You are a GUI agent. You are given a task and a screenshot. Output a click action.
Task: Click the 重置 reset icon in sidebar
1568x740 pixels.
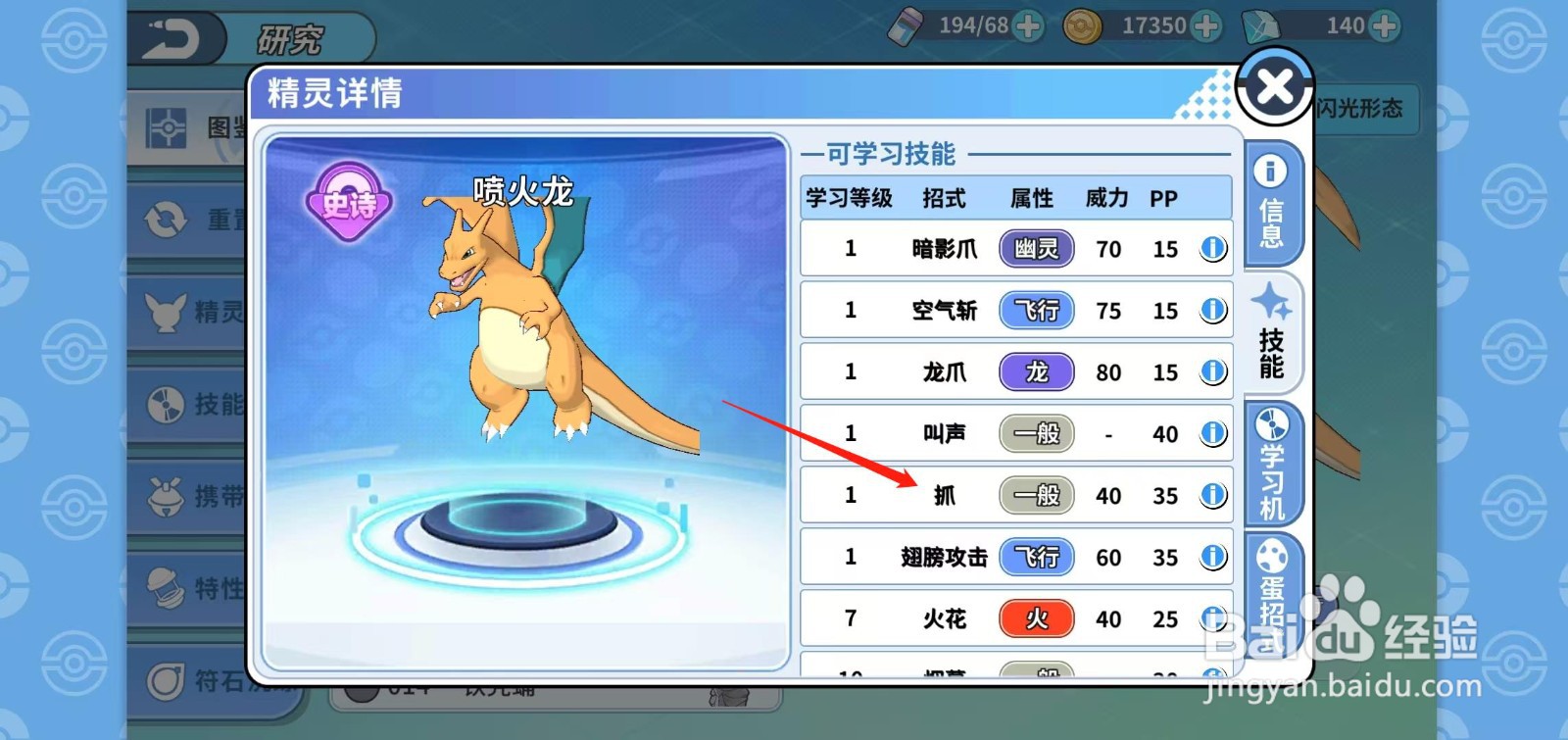click(x=167, y=222)
